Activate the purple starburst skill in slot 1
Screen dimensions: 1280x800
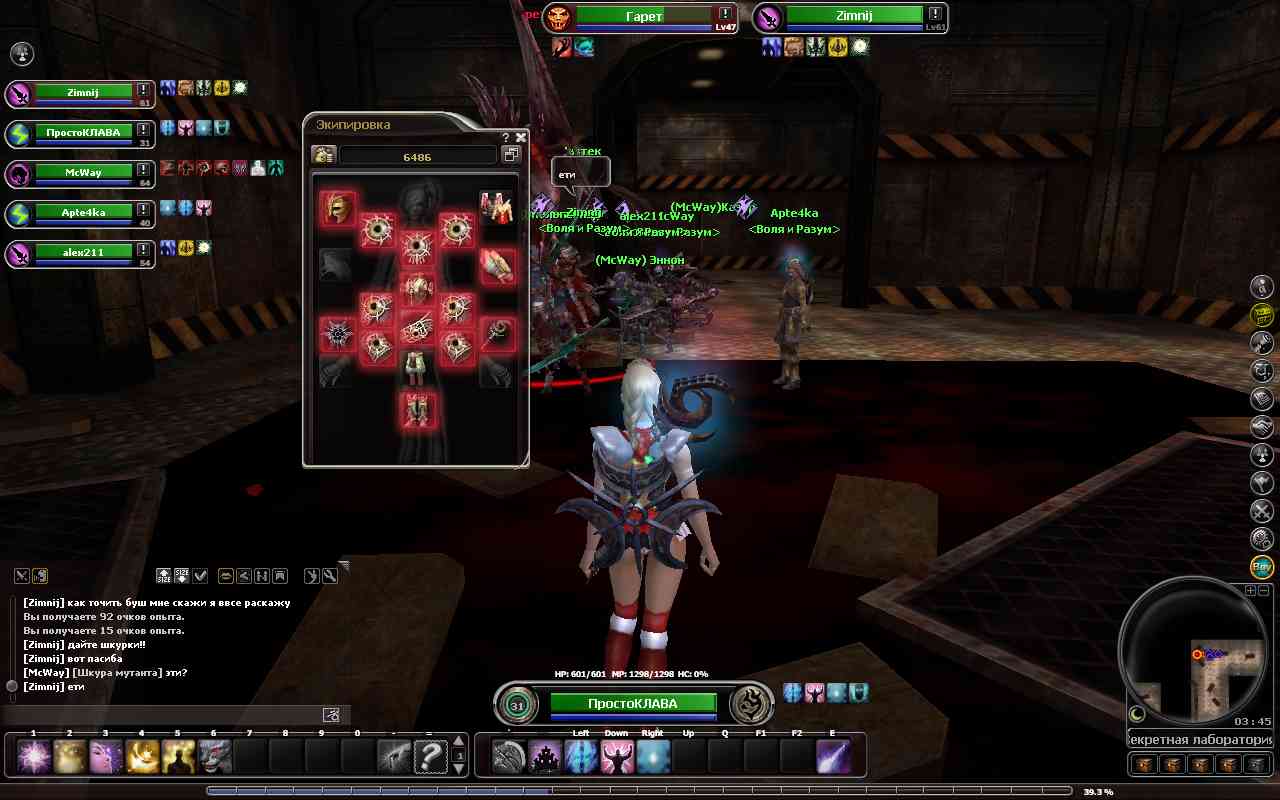point(34,756)
